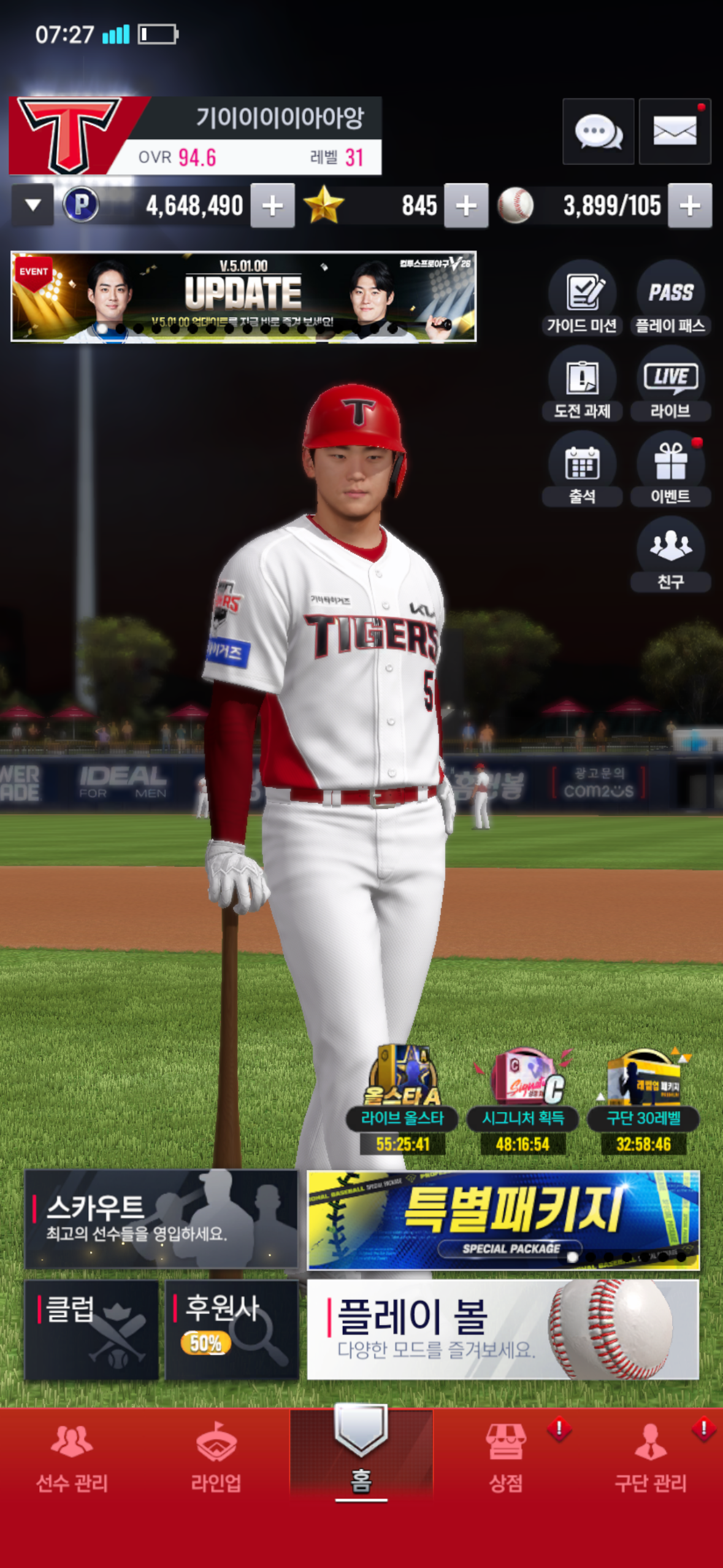The height and width of the screenshot is (1568, 723).
Task: Open the chat speech bubble icon
Action: (598, 131)
